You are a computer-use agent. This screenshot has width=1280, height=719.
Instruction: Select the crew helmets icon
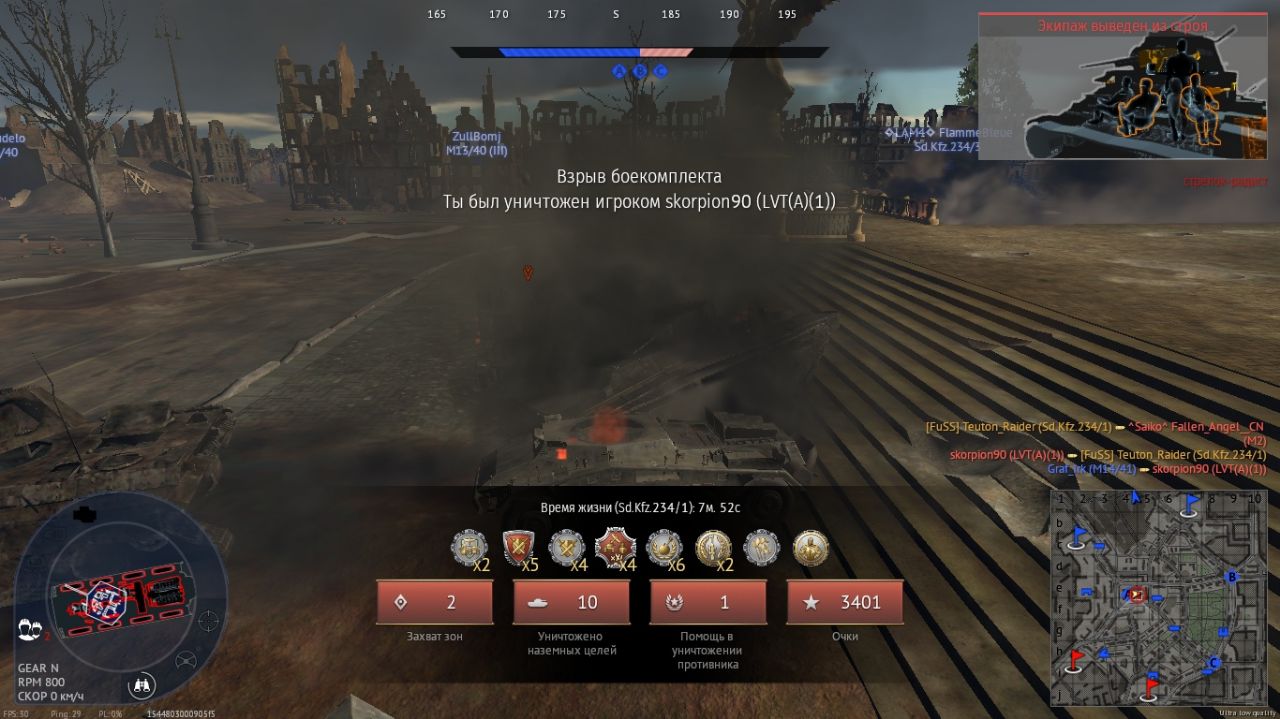[x=29, y=628]
